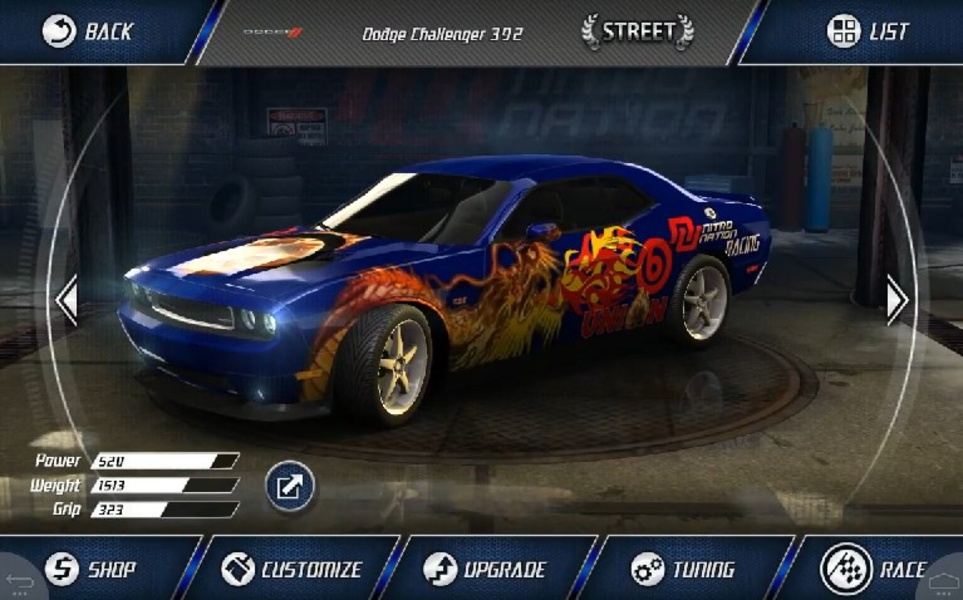This screenshot has height=600, width=963.
Task: Open the TUNING menu
Action: tap(684, 570)
